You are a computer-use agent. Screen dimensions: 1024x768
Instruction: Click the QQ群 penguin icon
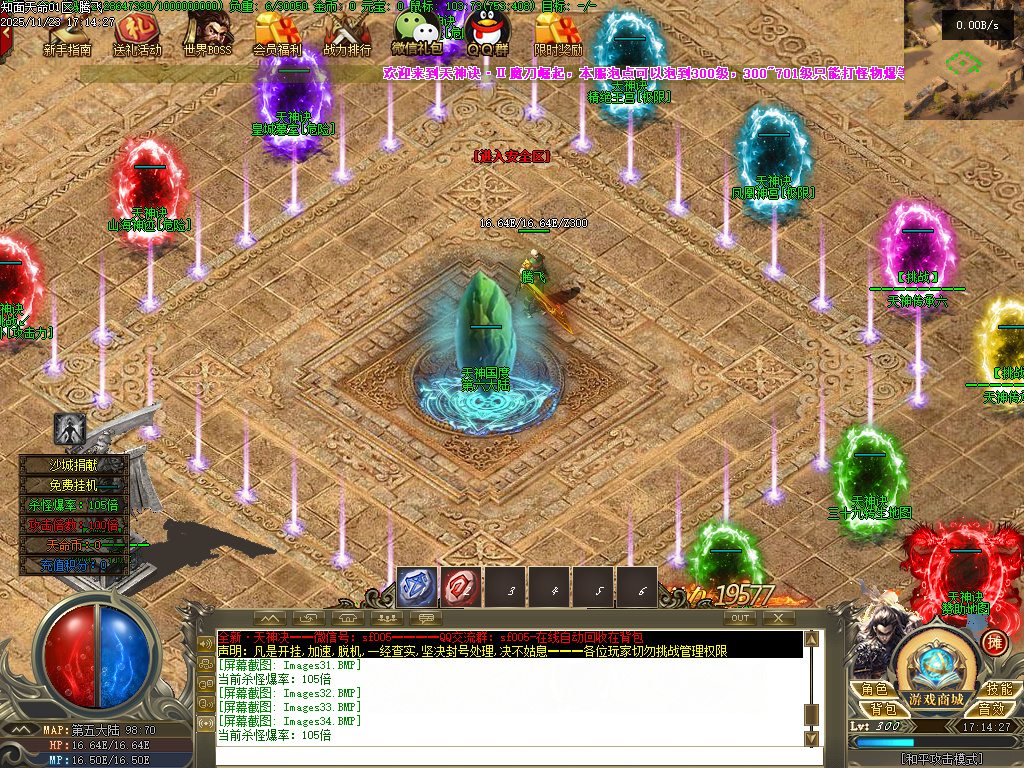pos(487,32)
